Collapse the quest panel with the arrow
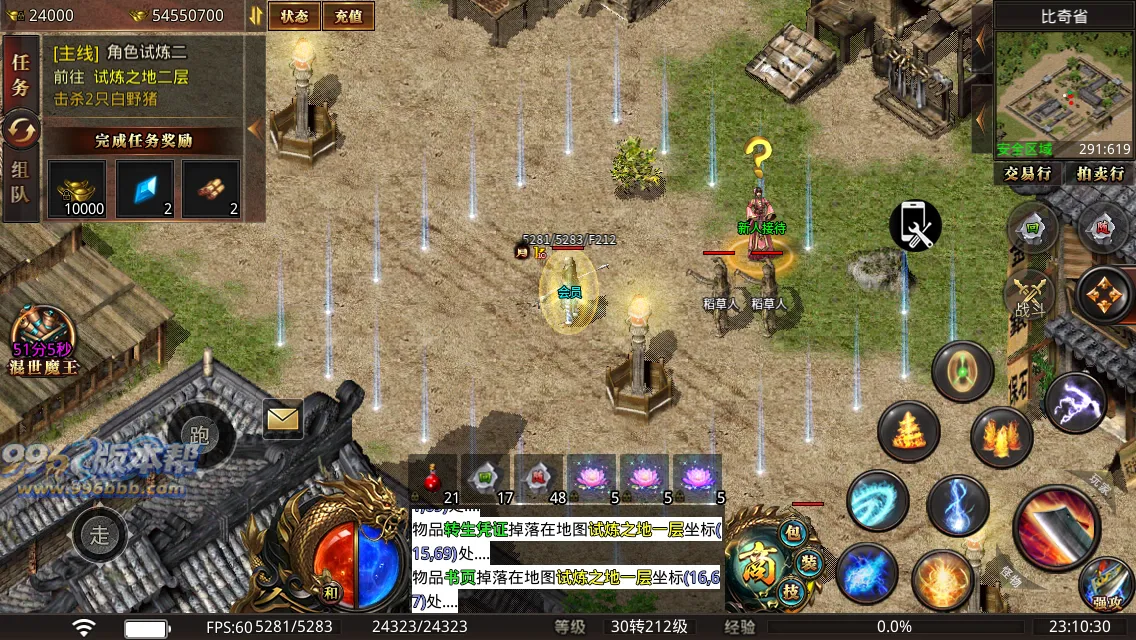Viewport: 1136px width, 640px height. click(254, 128)
